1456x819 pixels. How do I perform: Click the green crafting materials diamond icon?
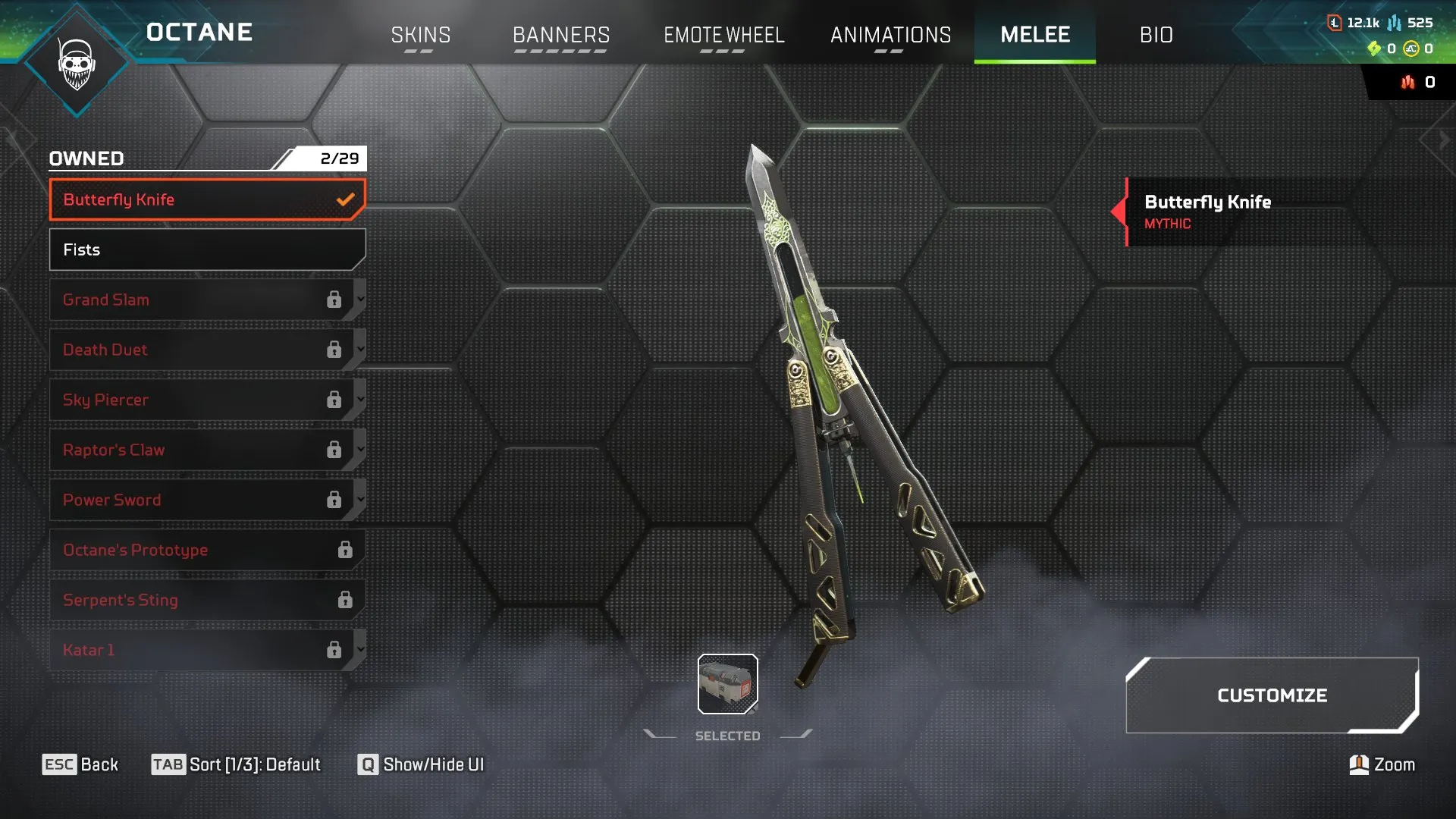click(x=1374, y=49)
